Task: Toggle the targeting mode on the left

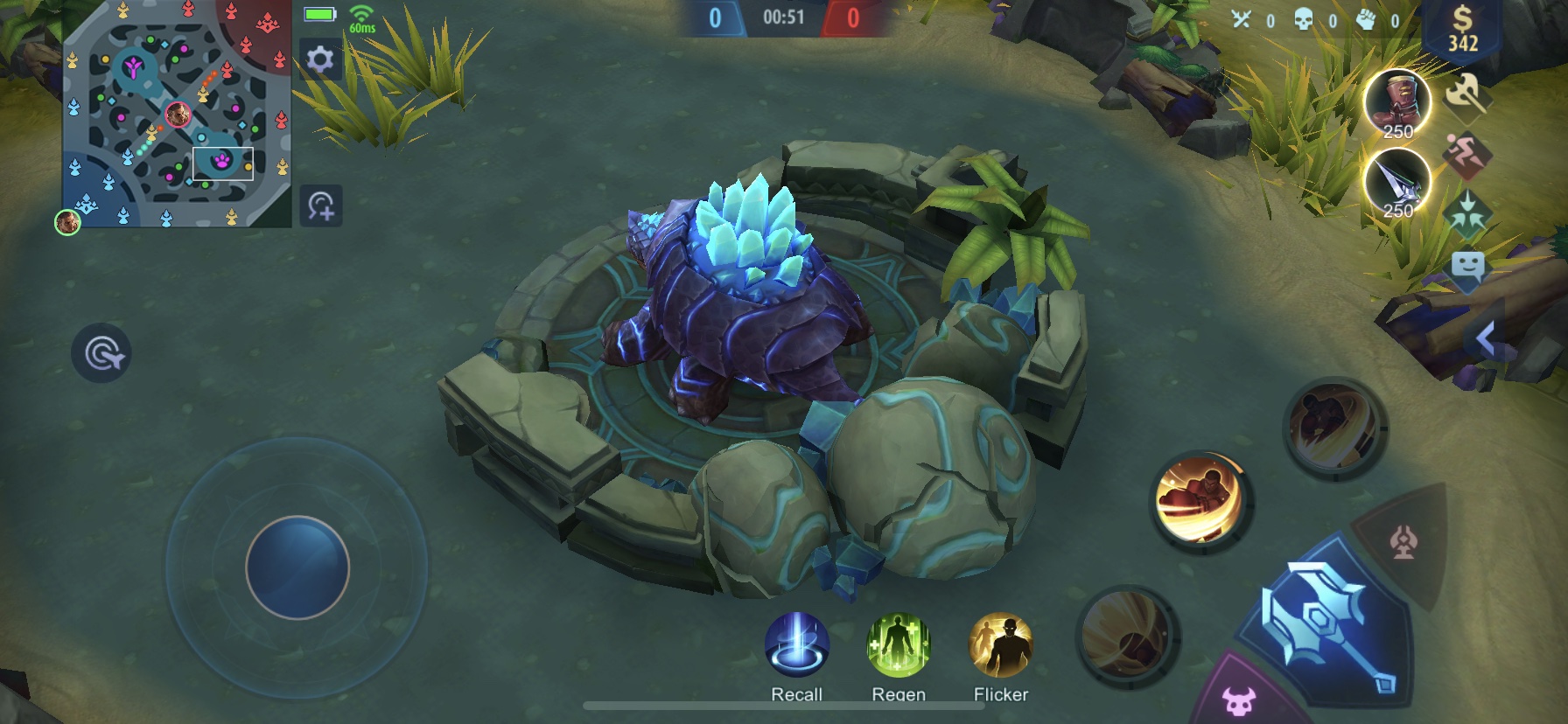Action: point(102,352)
